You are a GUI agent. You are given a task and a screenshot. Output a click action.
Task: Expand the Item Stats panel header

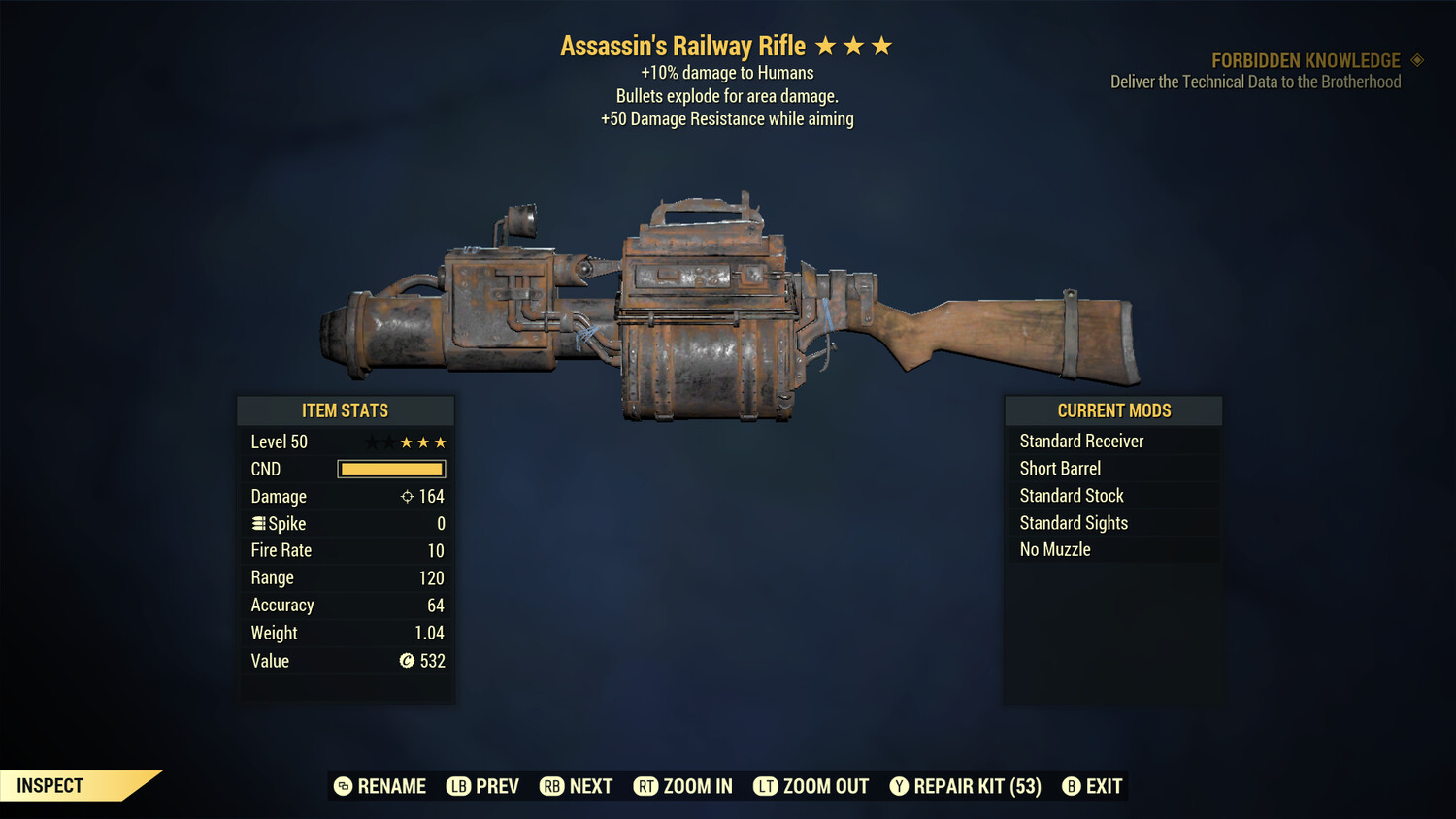346,409
